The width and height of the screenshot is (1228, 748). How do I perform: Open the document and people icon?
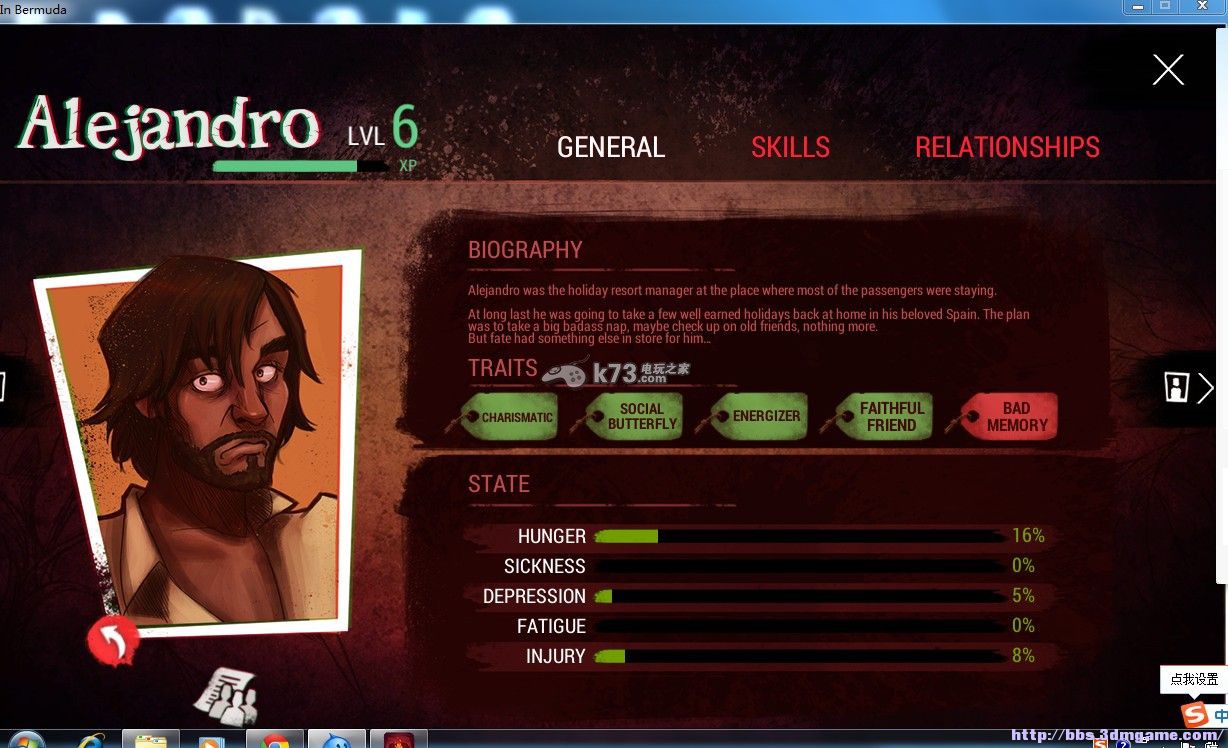point(225,695)
